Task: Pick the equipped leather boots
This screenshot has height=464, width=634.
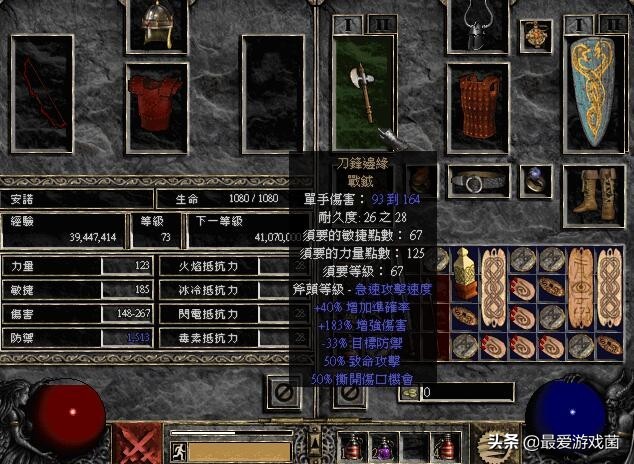Action: (x=596, y=194)
